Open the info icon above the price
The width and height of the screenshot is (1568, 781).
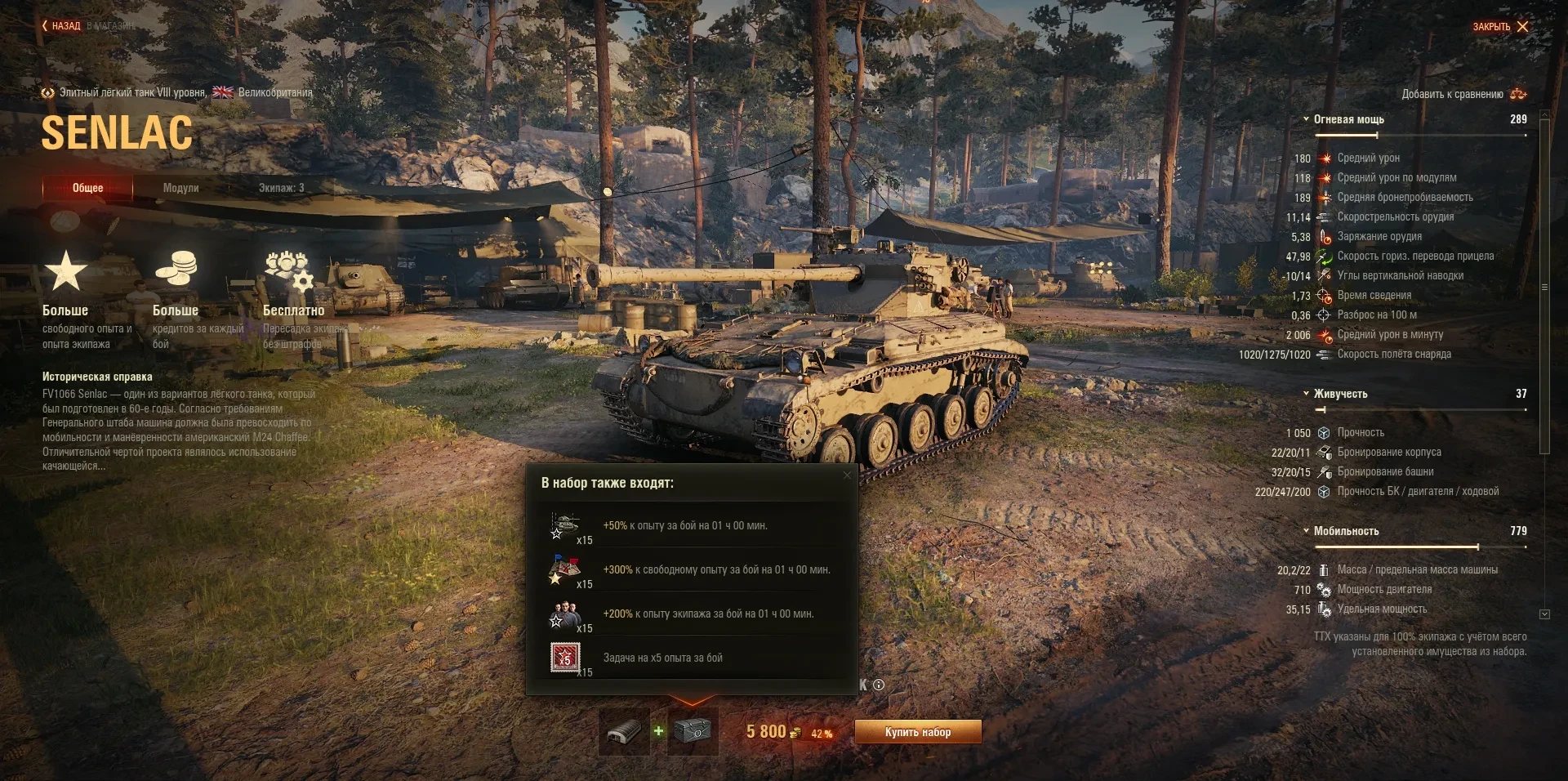pos(879,685)
